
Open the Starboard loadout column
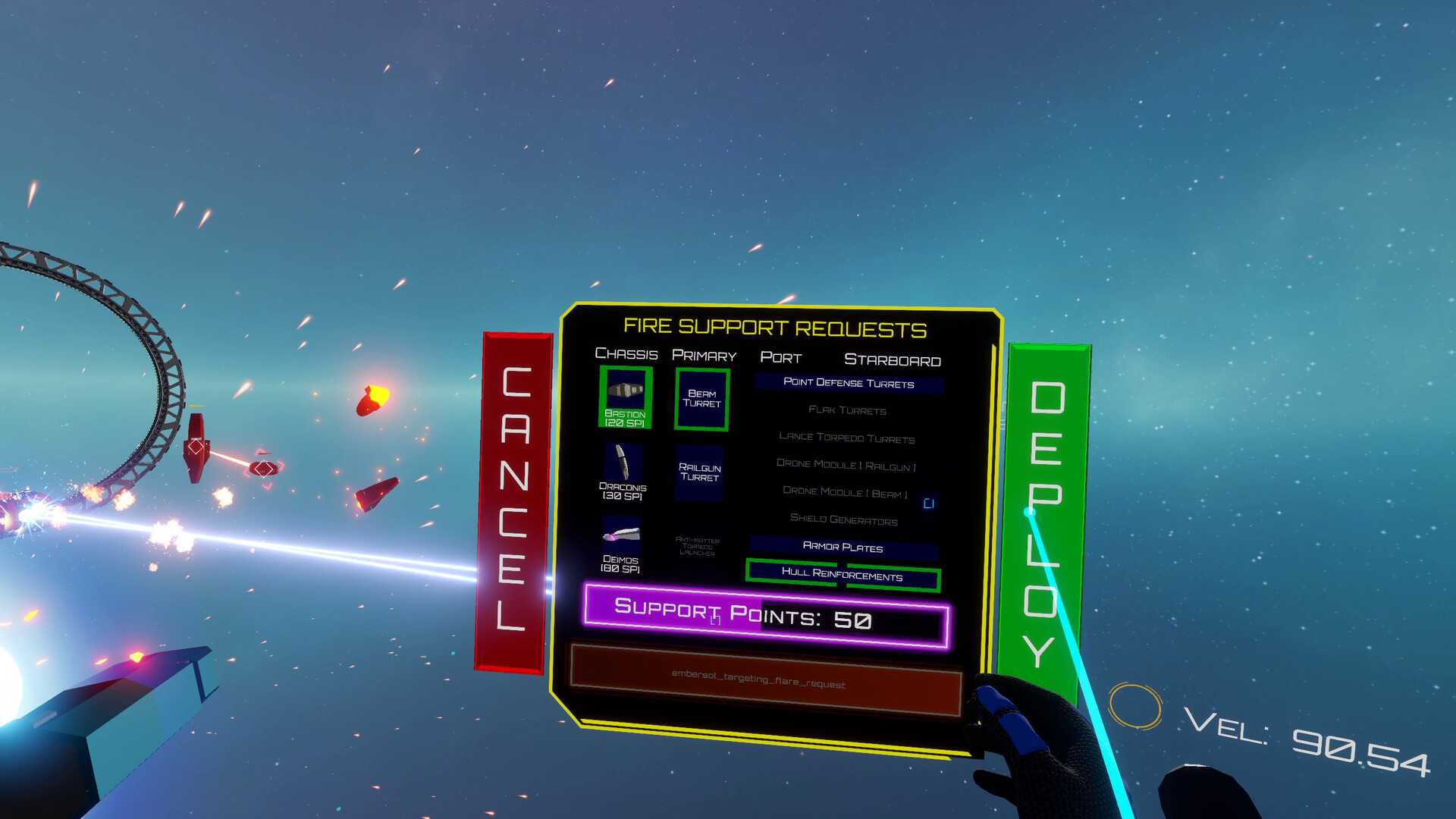pyautogui.click(x=893, y=360)
